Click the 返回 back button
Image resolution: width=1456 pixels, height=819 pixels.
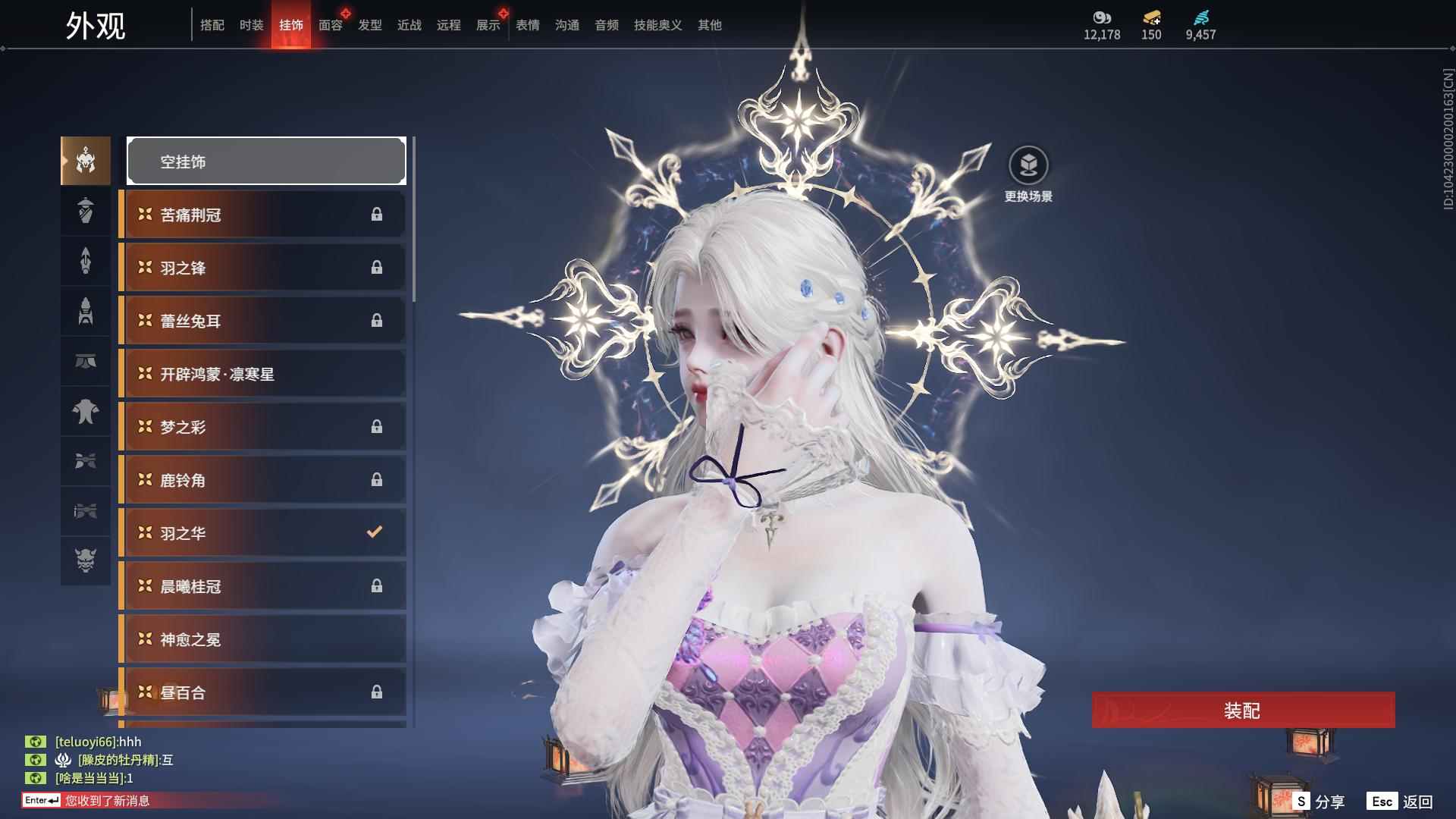pos(1401,802)
